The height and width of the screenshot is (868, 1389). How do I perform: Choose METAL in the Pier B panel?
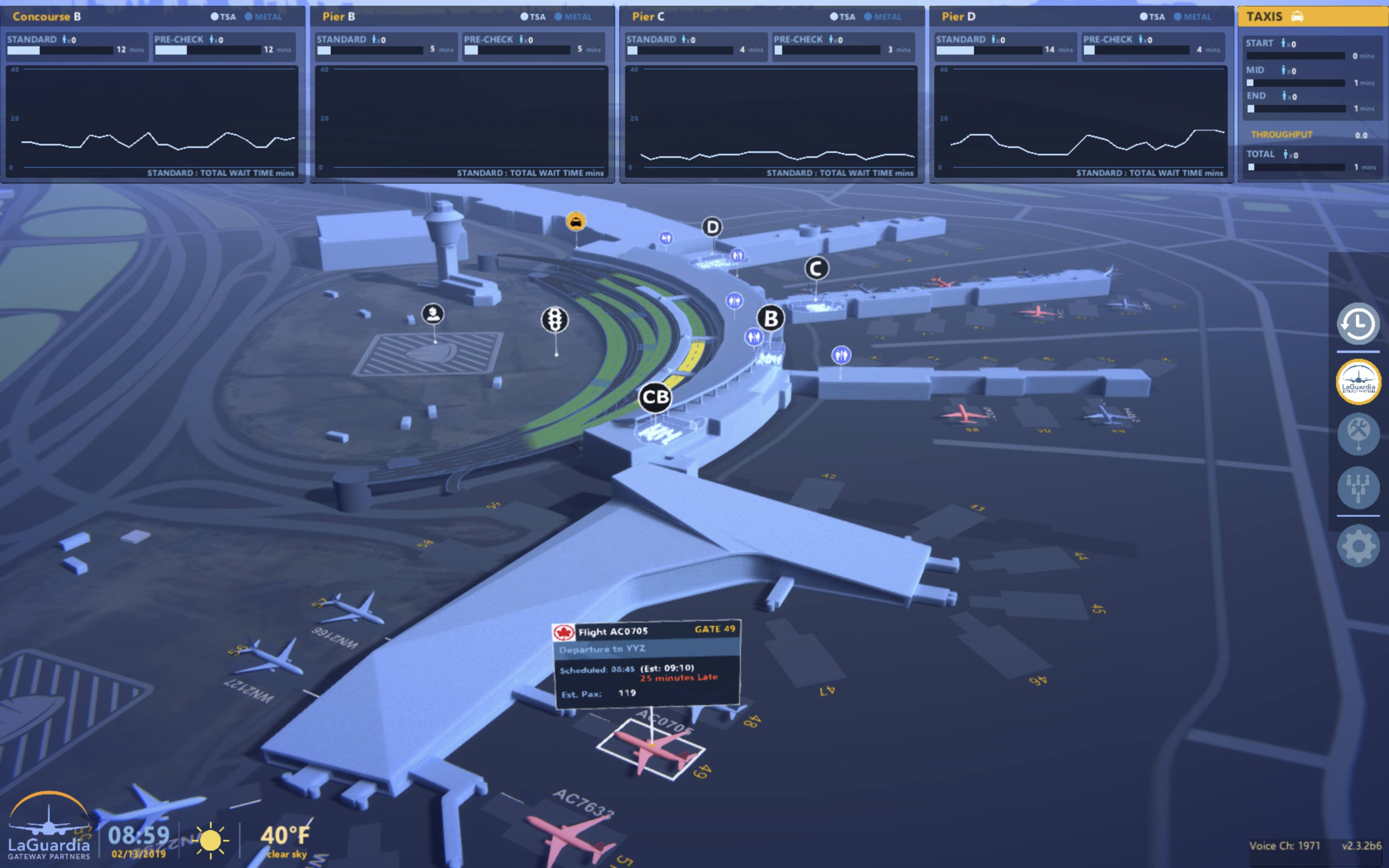573,17
